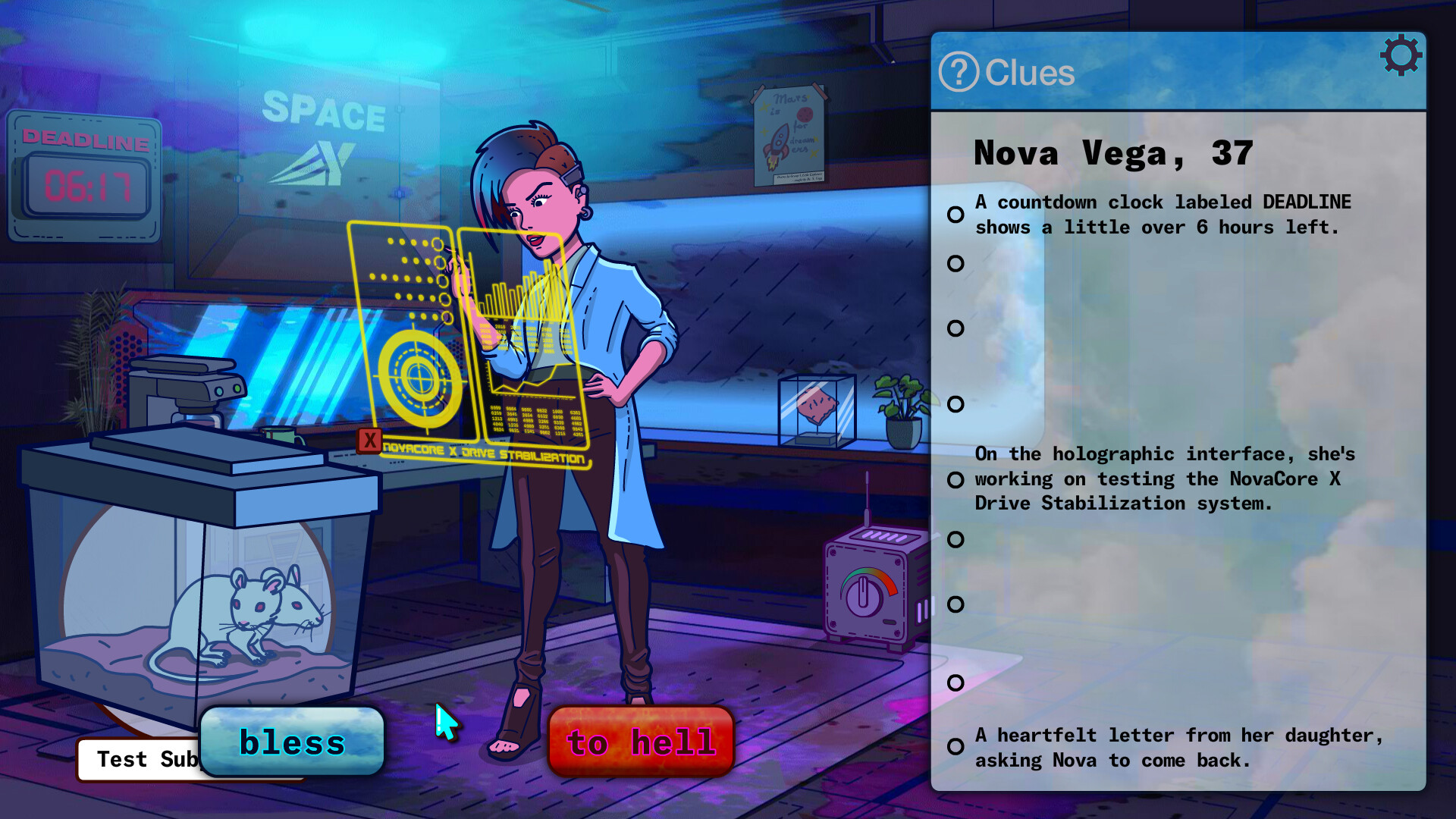This screenshot has height=819, width=1456.
Task: Choose the to hell option
Action: click(x=641, y=743)
